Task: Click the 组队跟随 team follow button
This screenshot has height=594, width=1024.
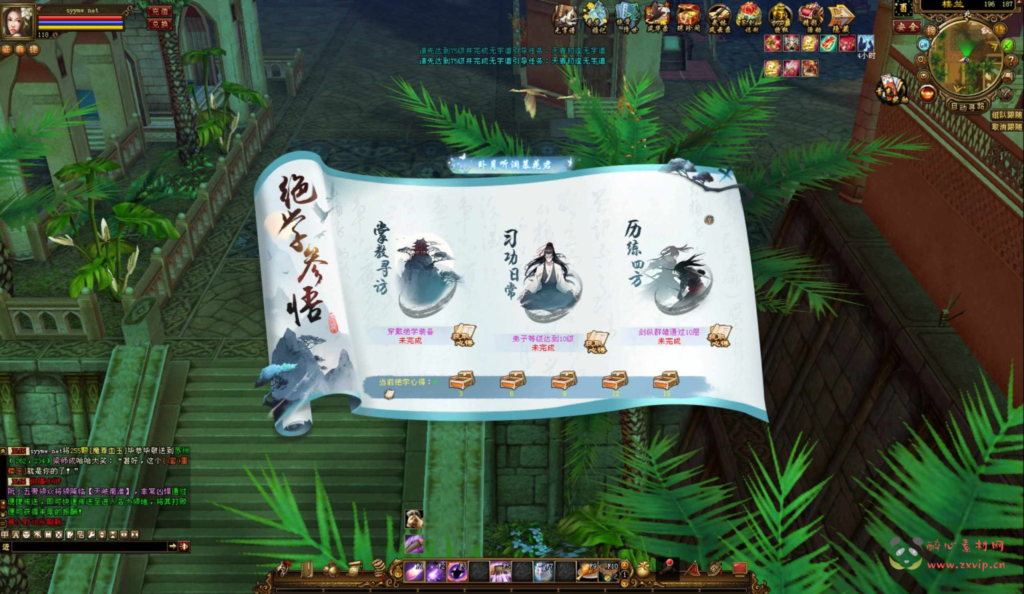Action: point(1005,115)
